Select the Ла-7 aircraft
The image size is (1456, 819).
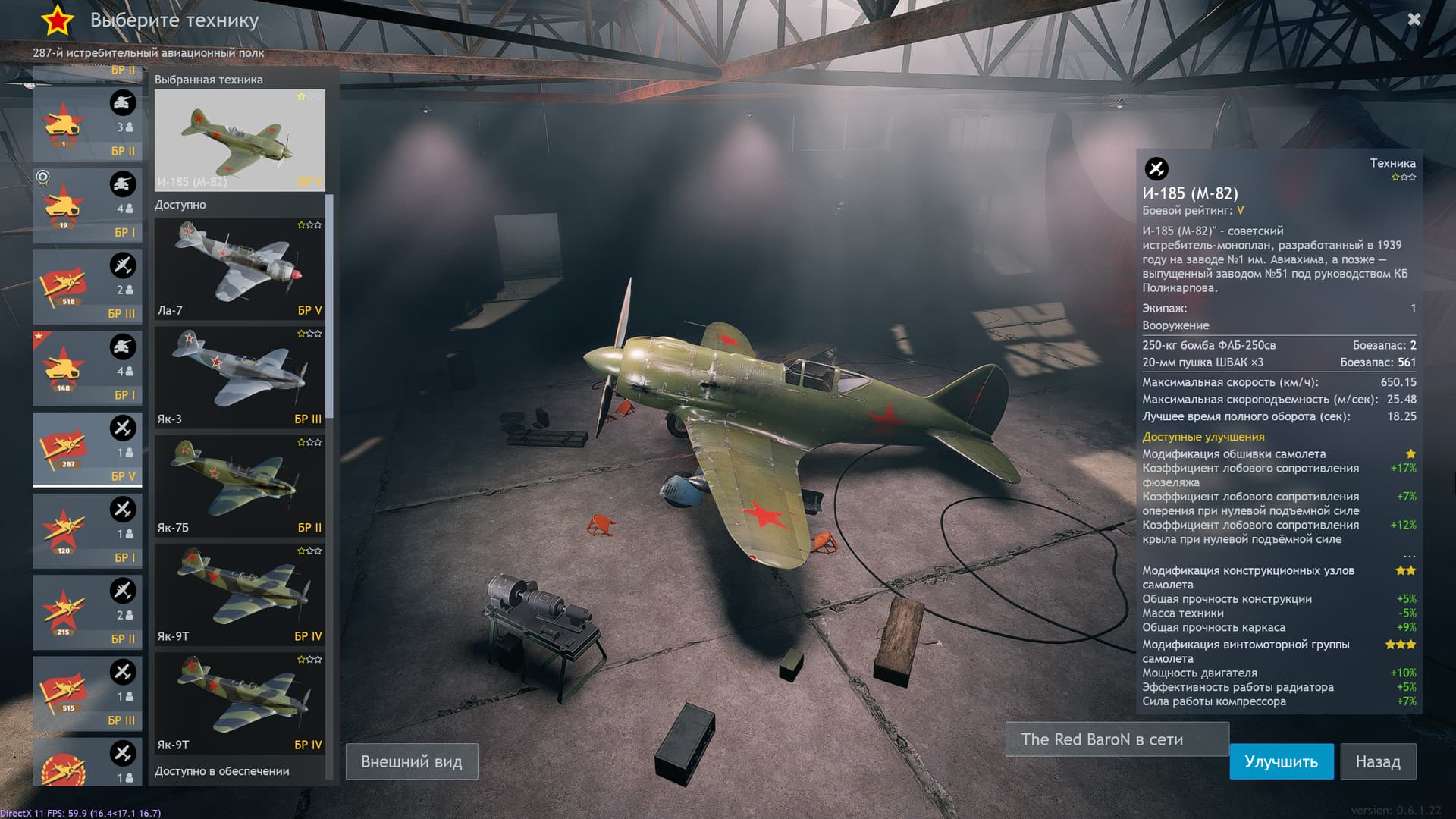(x=240, y=268)
